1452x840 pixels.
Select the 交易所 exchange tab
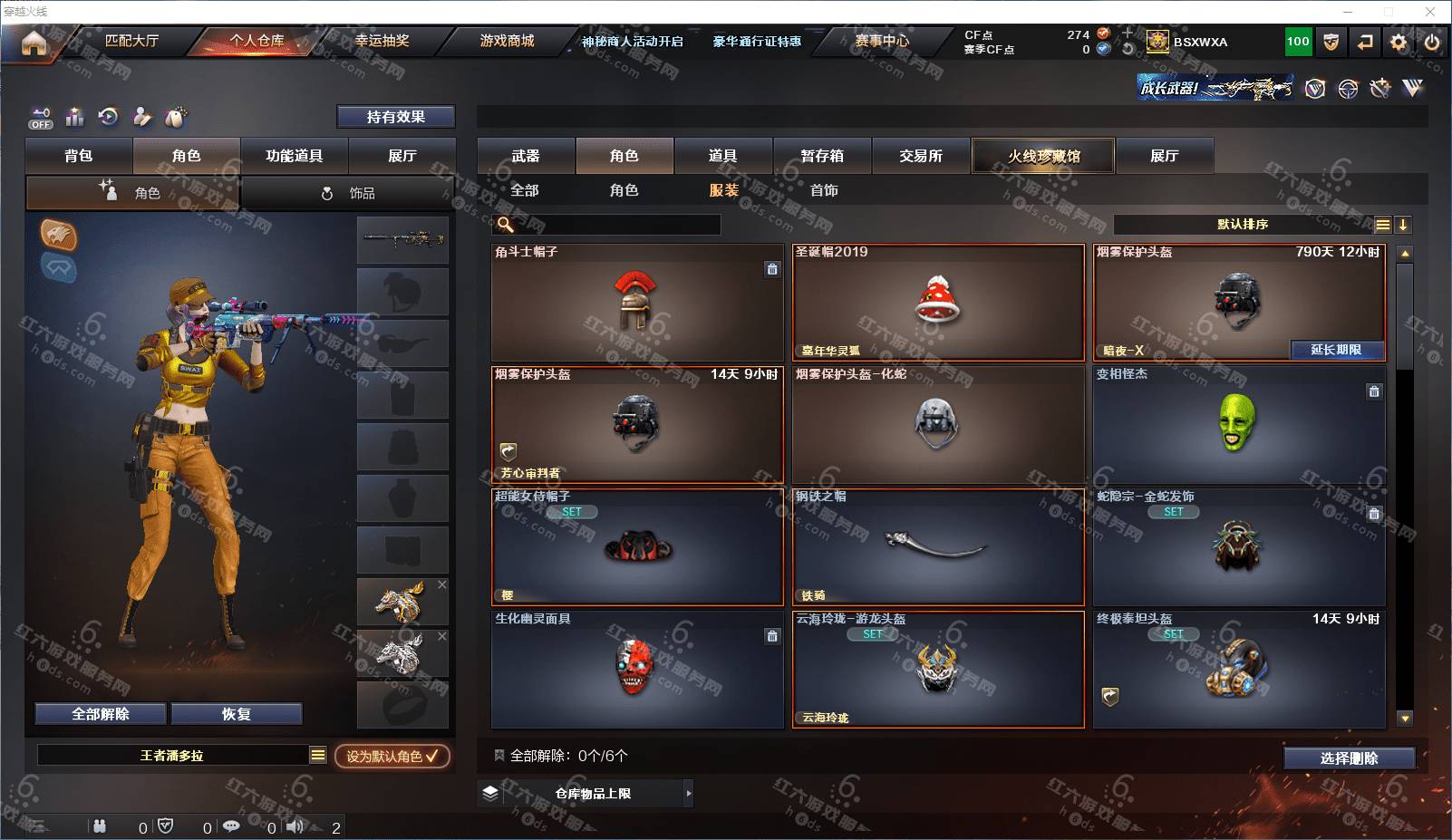[921, 156]
